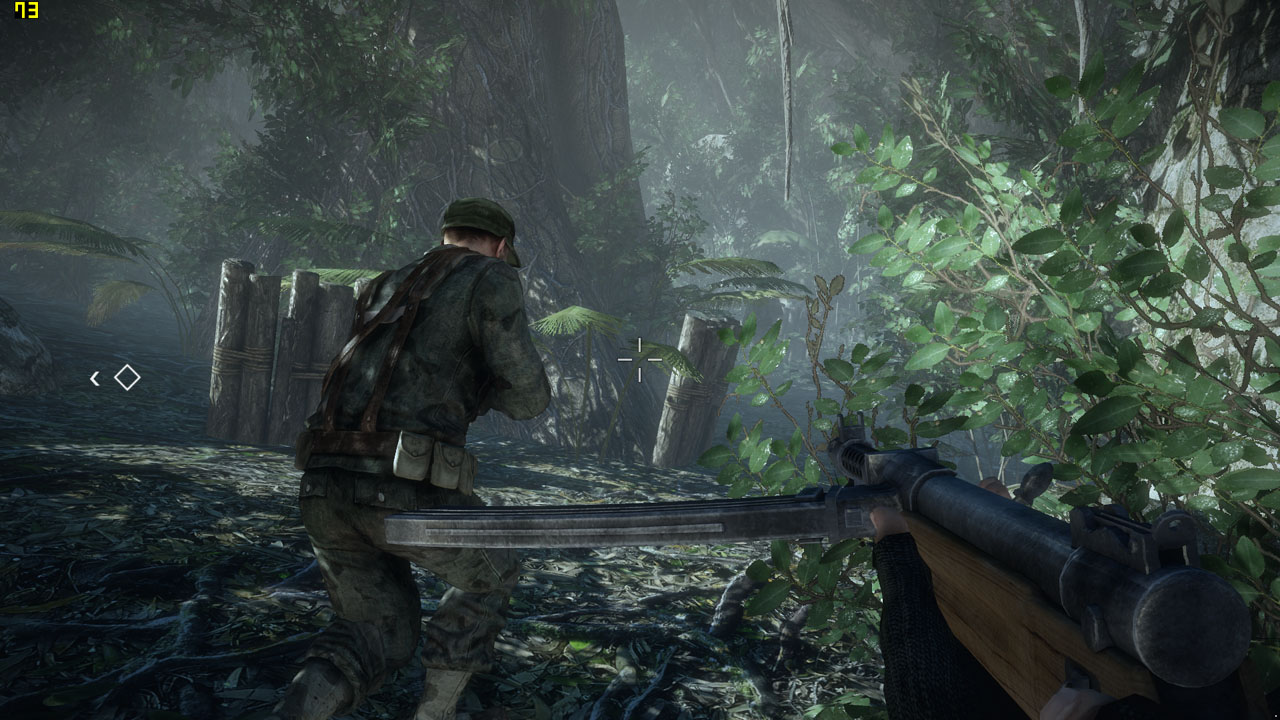
Task: Click the diamond objective waypoint marker
Action: (x=127, y=377)
